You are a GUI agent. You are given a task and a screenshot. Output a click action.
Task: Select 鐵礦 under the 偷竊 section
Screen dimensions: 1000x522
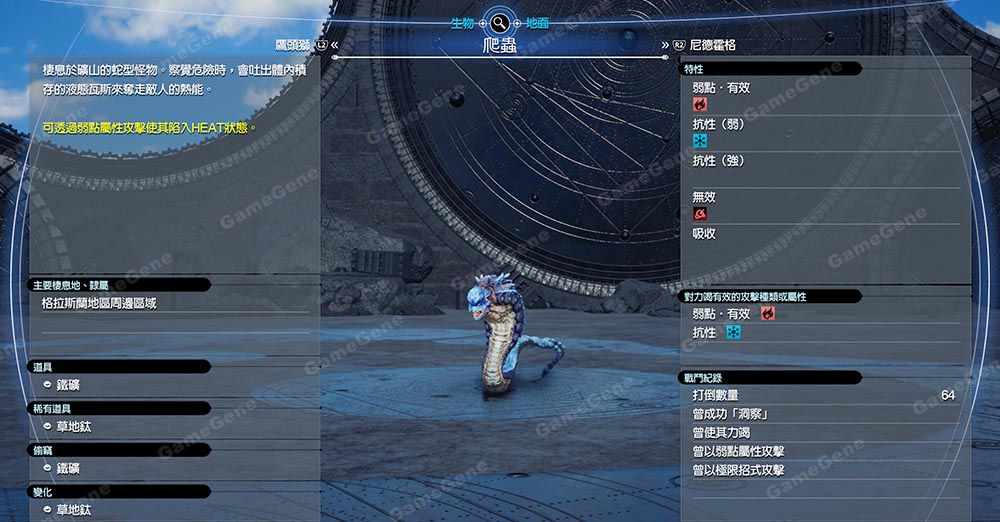tap(68, 468)
